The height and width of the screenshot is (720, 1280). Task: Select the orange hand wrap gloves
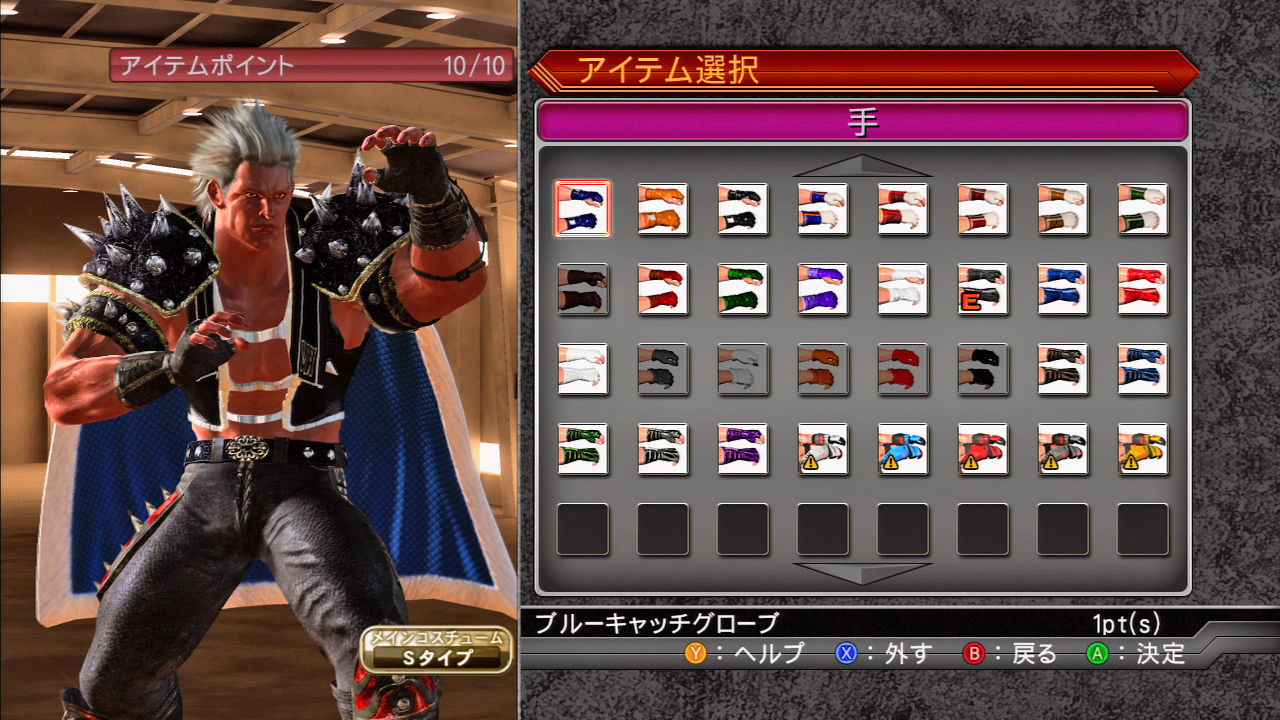click(x=665, y=210)
